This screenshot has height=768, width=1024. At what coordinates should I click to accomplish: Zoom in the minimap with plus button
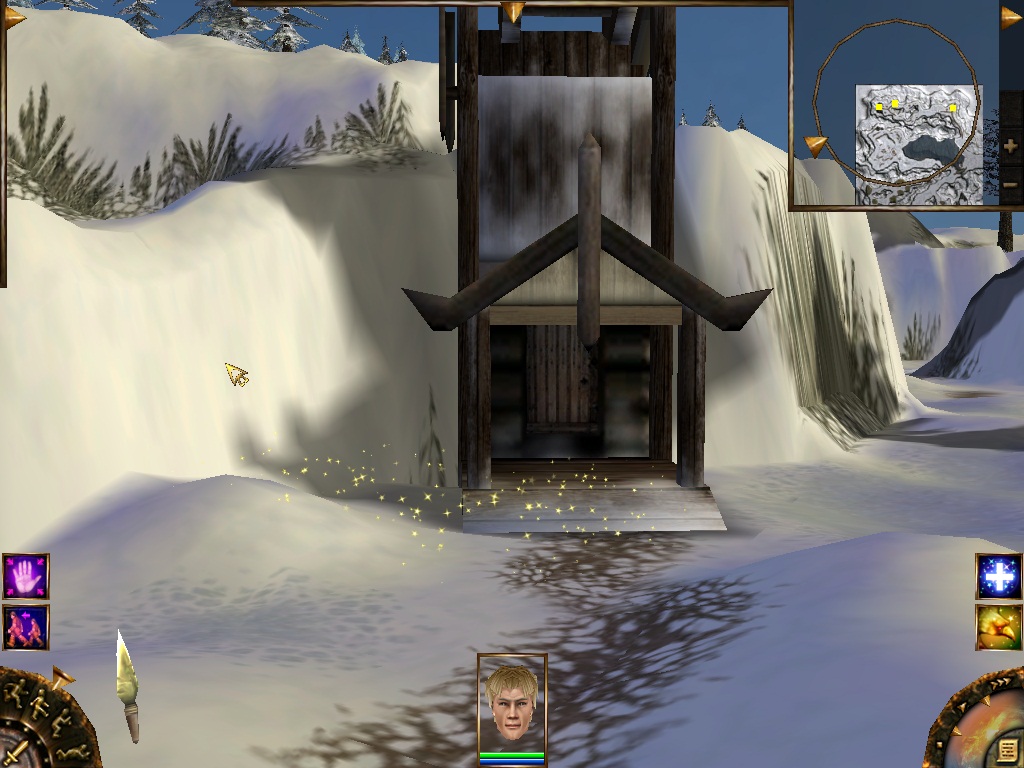click(x=1009, y=147)
